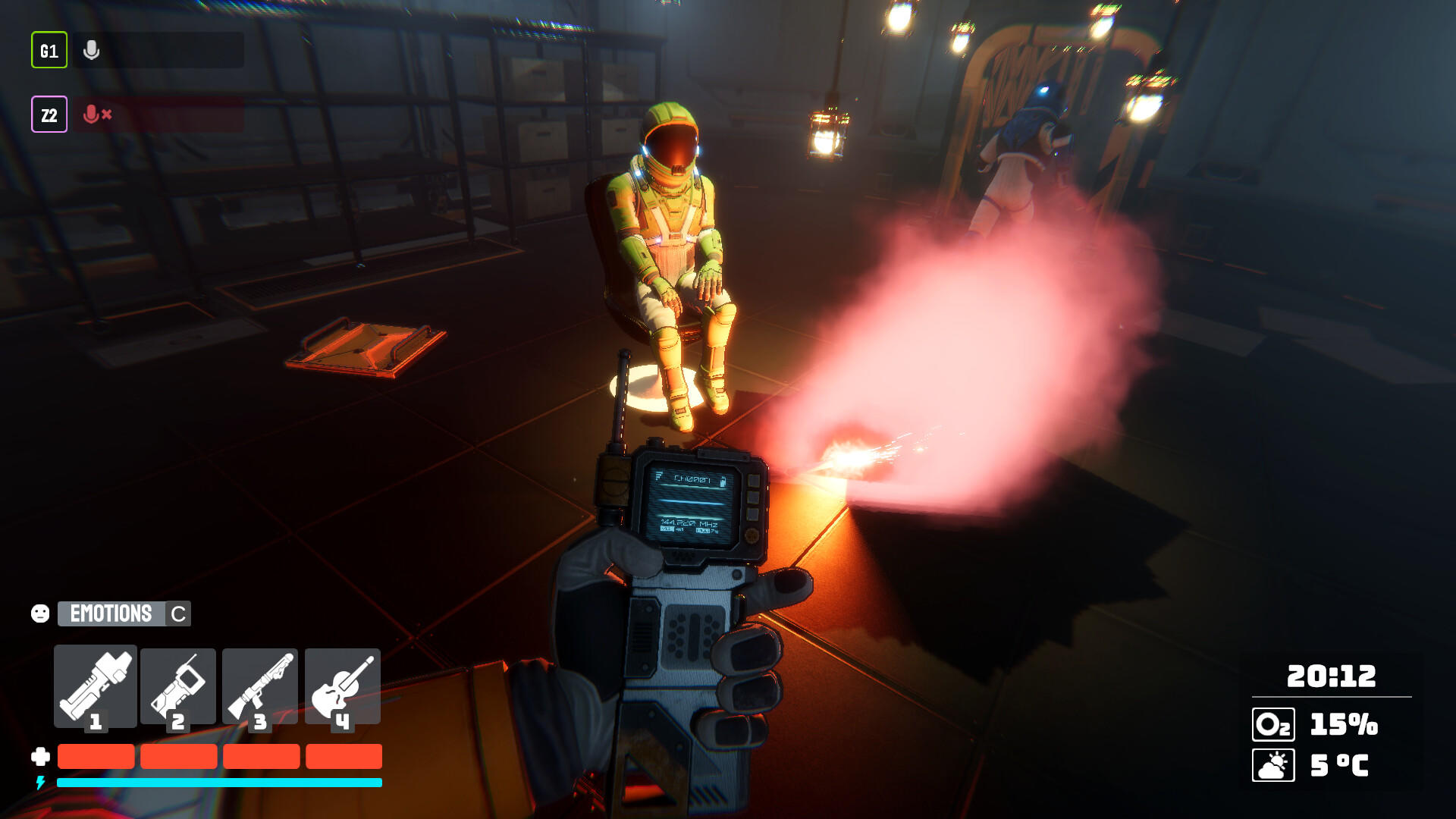The height and width of the screenshot is (819, 1456).
Task: Open the EMOTIONS menu
Action: [x=111, y=614]
